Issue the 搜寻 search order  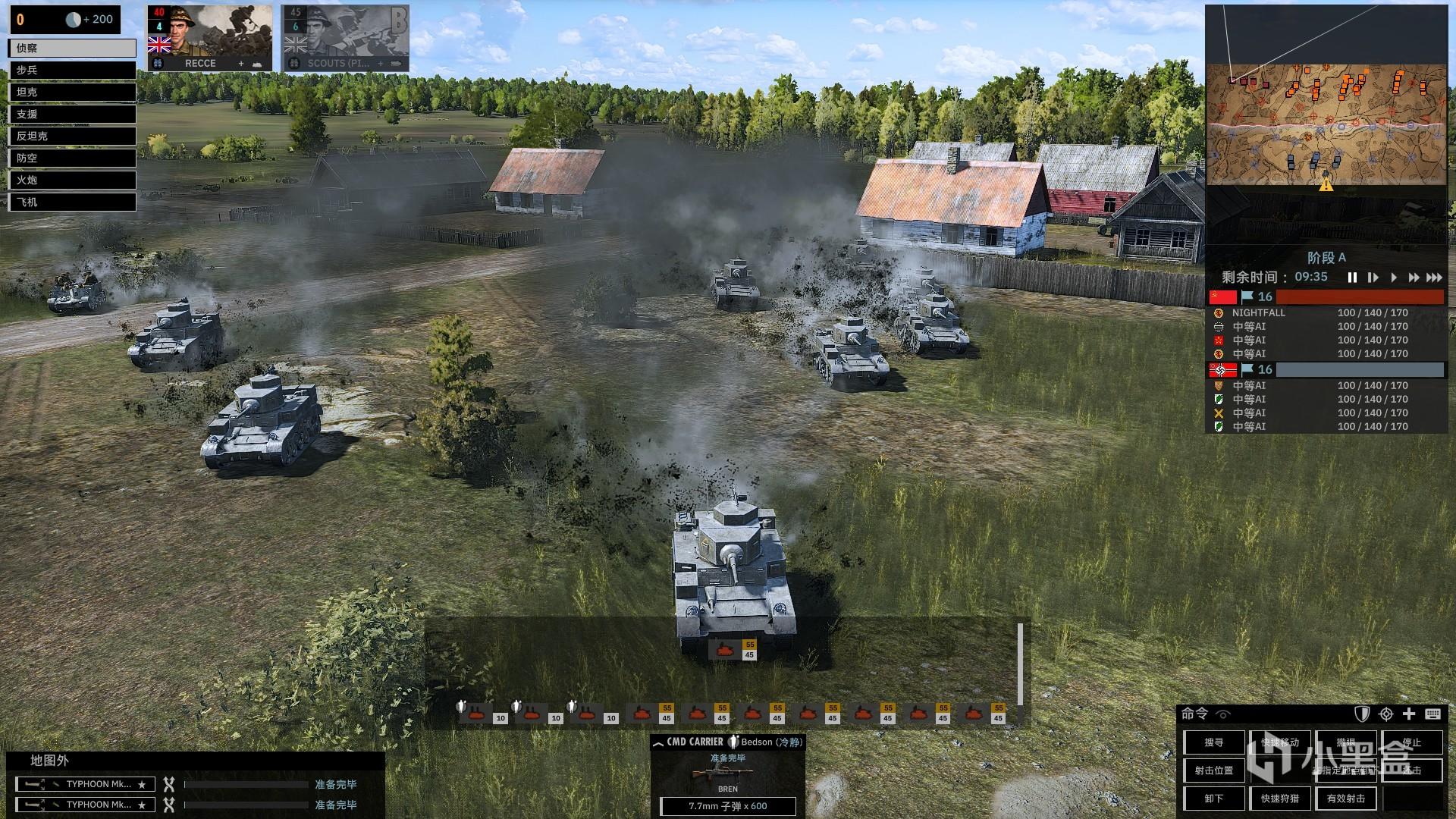click(1214, 742)
